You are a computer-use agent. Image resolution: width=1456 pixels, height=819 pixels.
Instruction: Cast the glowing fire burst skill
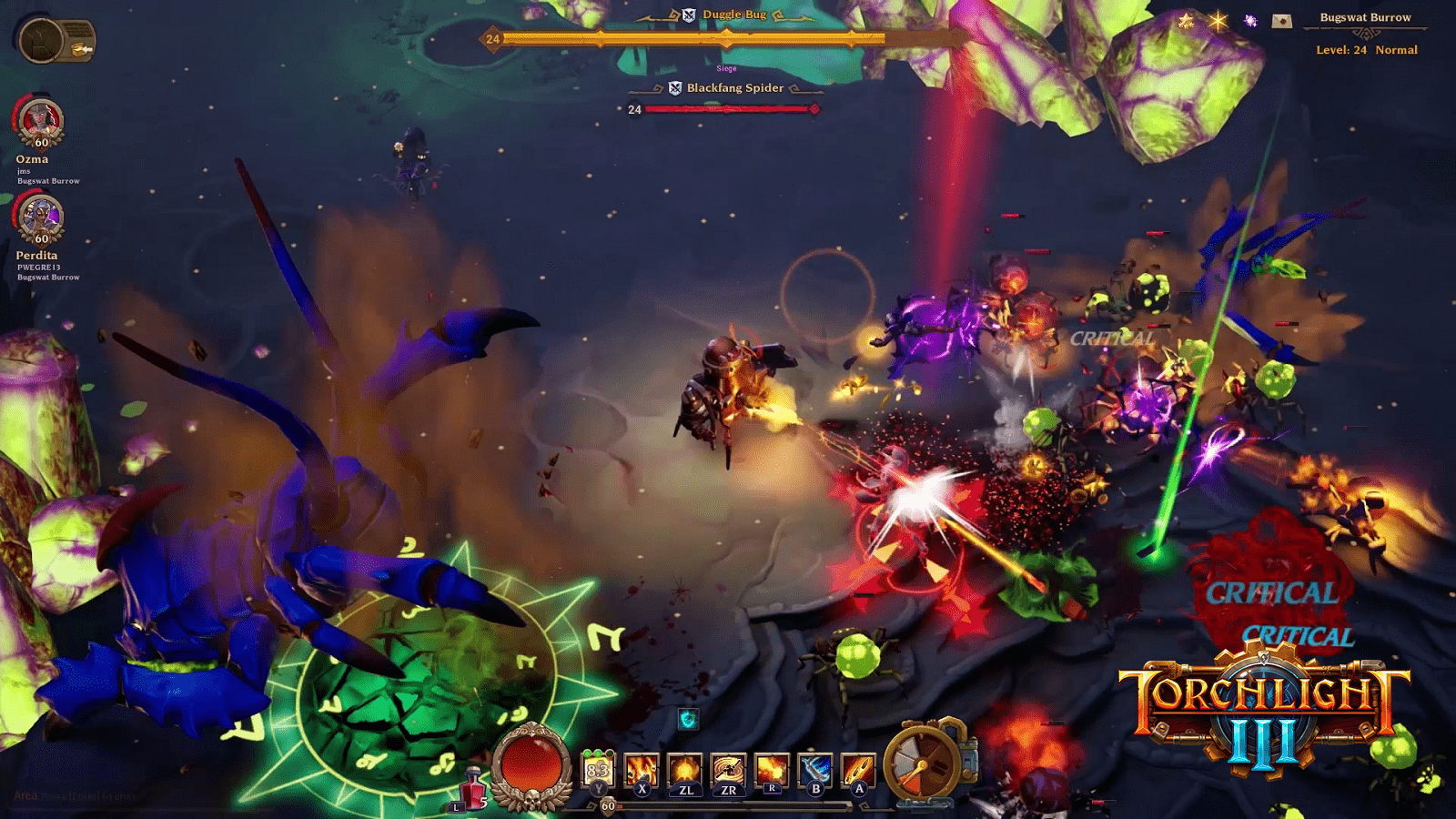[x=685, y=770]
